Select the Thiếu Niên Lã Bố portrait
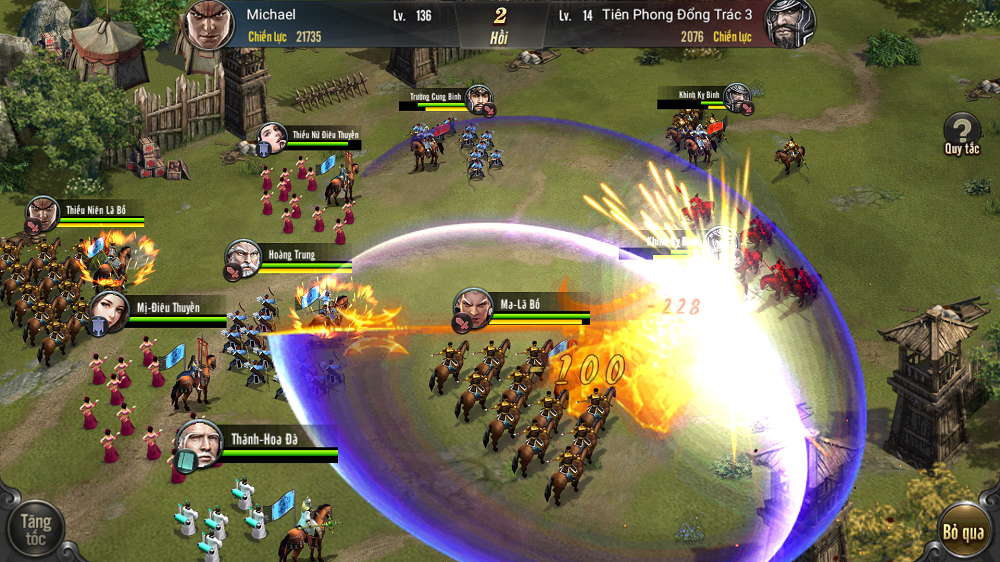The height and width of the screenshot is (562, 1000). point(43,214)
